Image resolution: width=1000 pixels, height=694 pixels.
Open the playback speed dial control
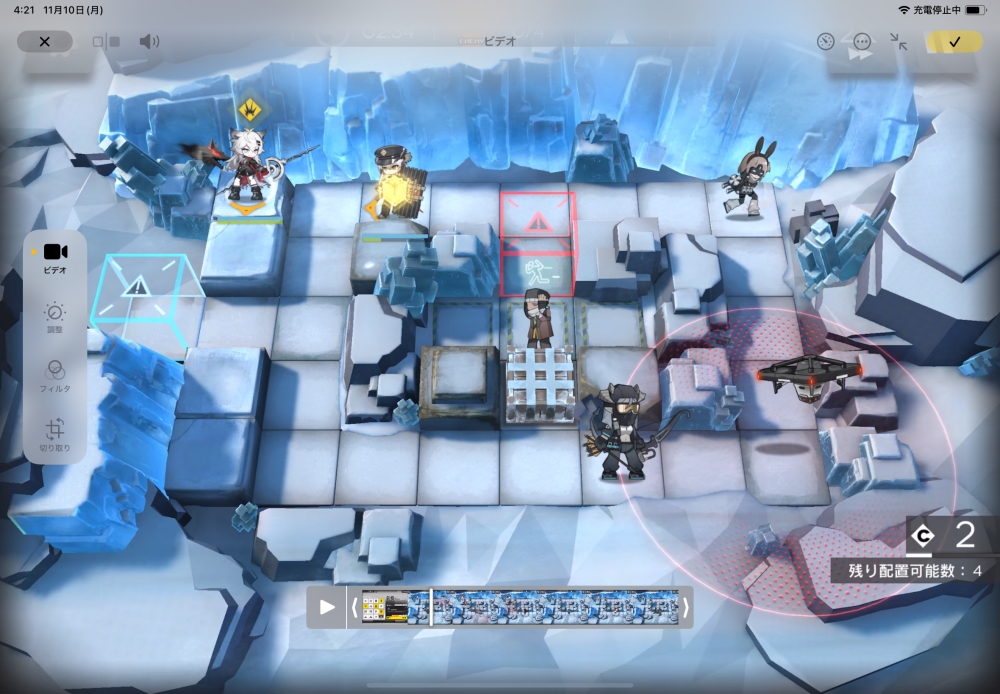coord(825,41)
